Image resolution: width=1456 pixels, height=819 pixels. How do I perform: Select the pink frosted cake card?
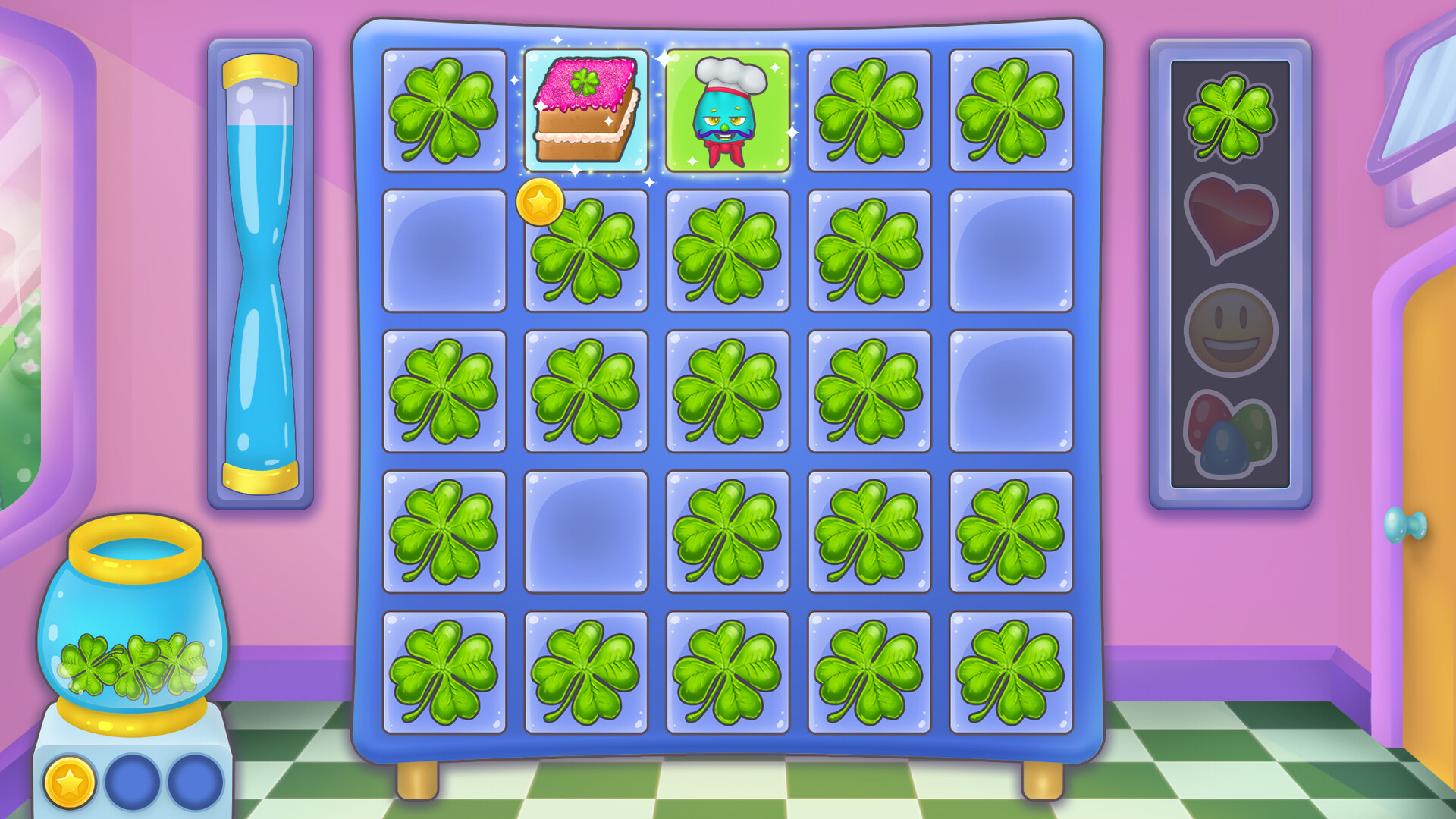pyautogui.click(x=585, y=112)
